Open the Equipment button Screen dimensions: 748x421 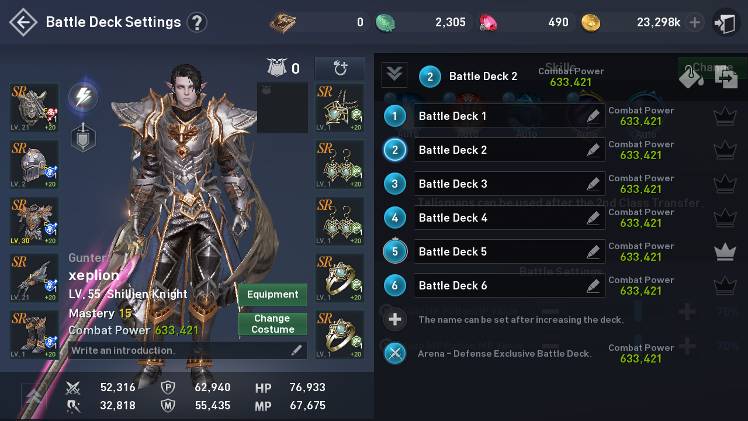[273, 295]
